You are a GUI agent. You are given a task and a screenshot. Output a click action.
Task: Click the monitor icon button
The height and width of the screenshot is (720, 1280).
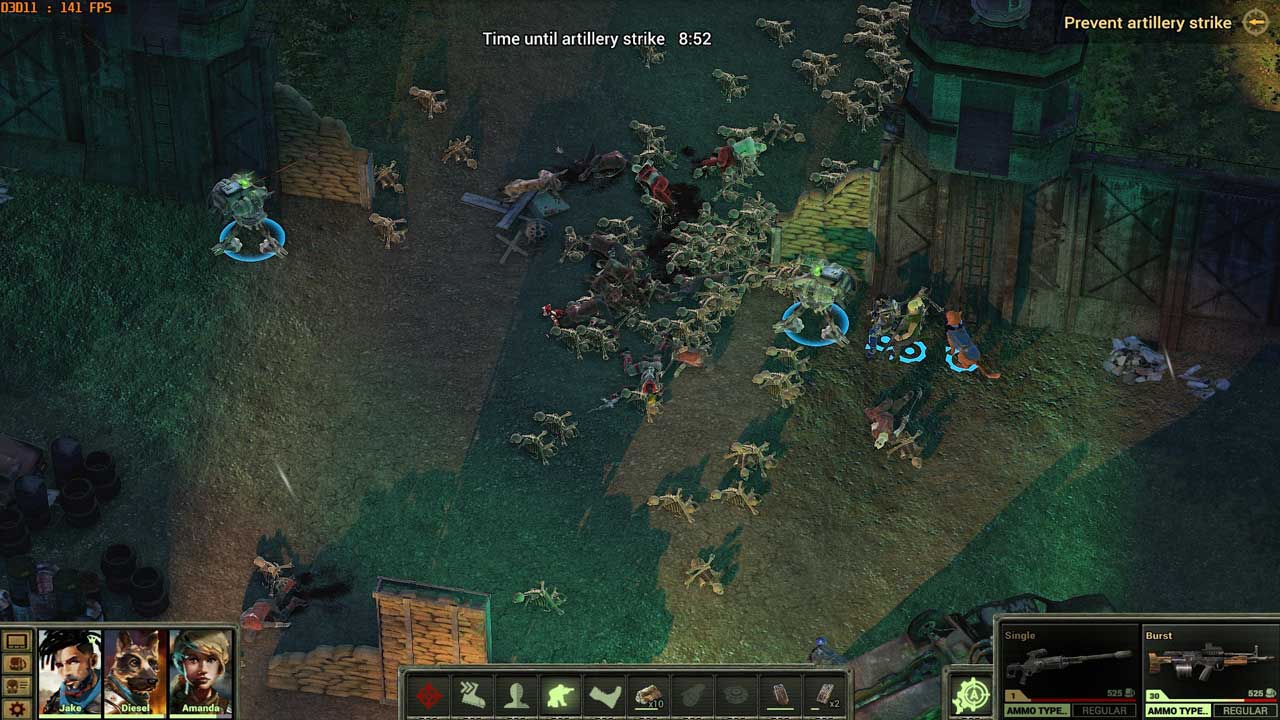[x=17, y=641]
